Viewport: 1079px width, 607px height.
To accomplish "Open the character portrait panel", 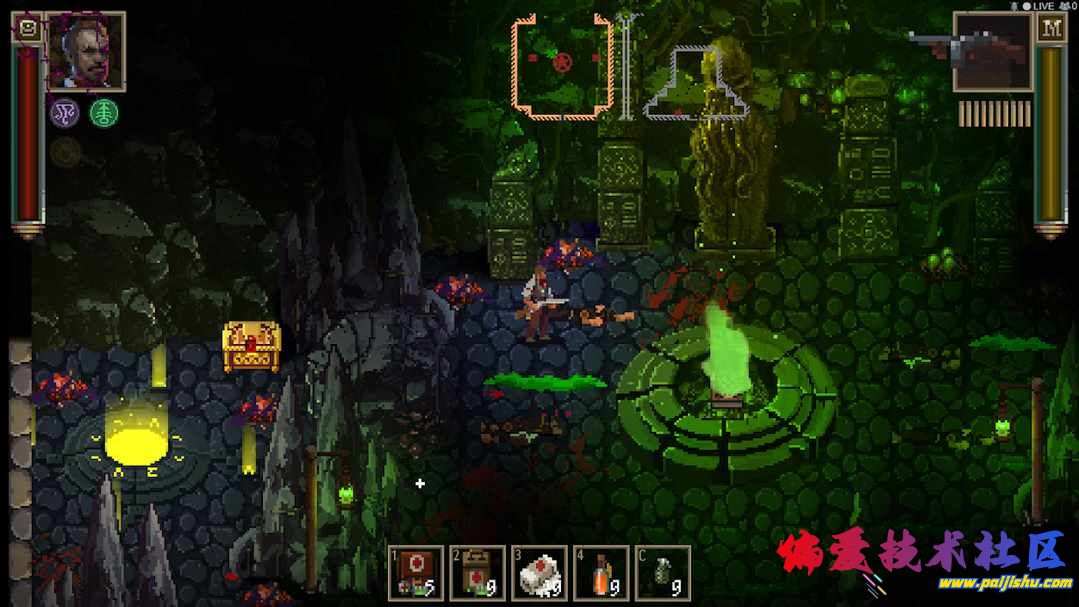I will [x=86, y=50].
